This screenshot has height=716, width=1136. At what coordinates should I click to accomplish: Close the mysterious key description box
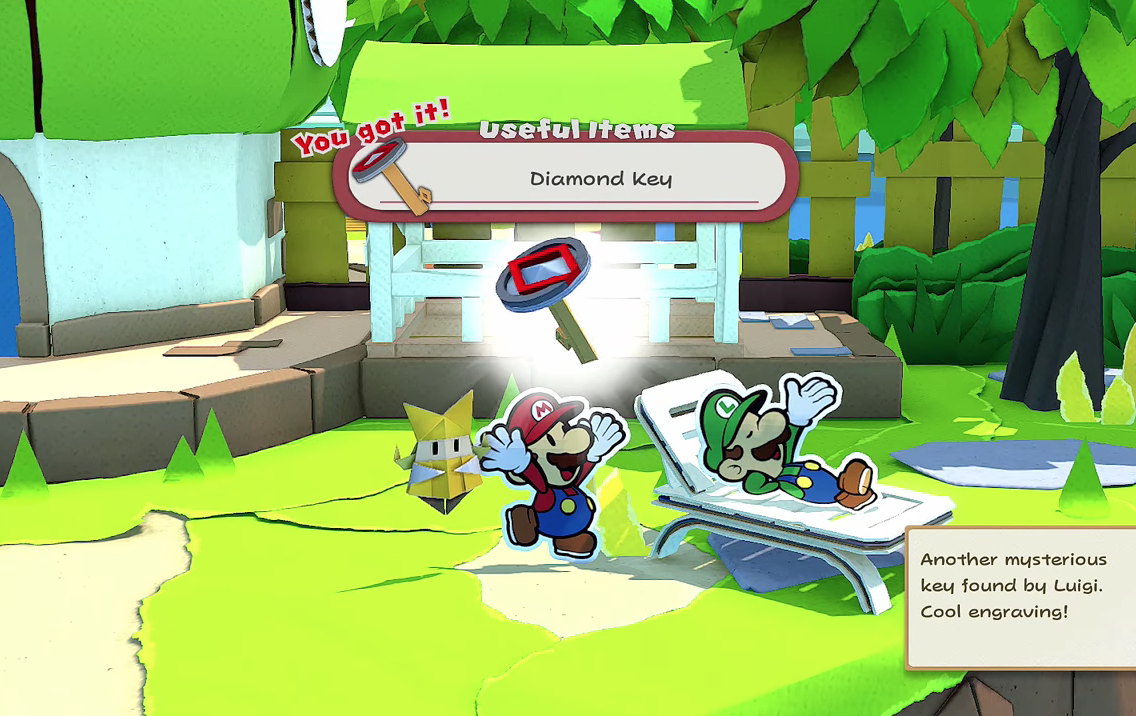coord(1018,596)
